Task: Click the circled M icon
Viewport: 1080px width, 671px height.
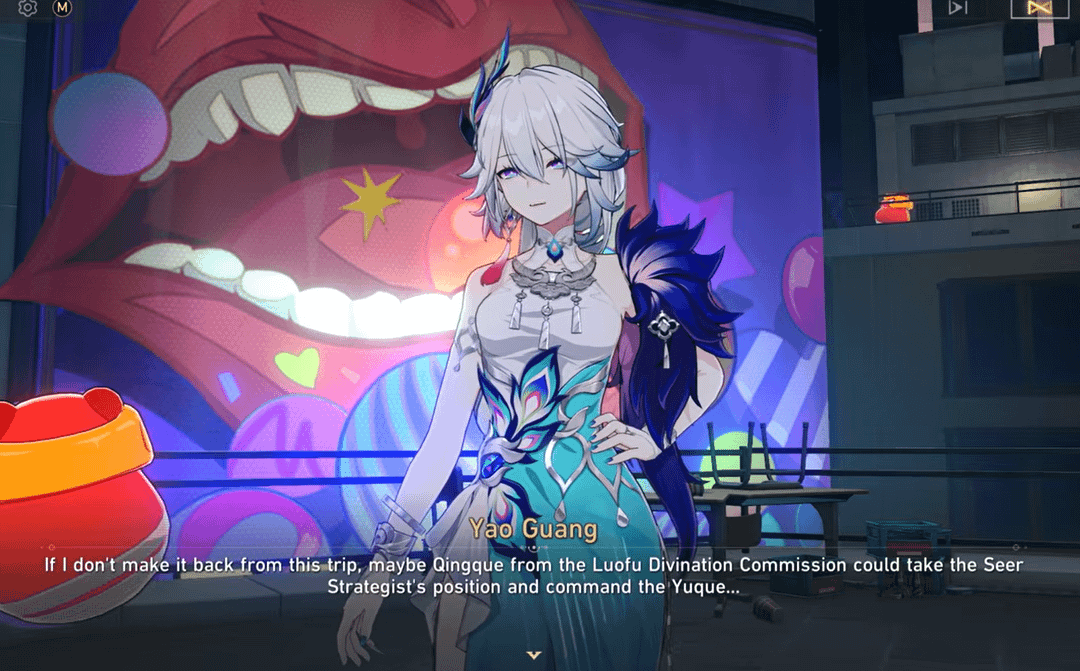Action: click(62, 8)
